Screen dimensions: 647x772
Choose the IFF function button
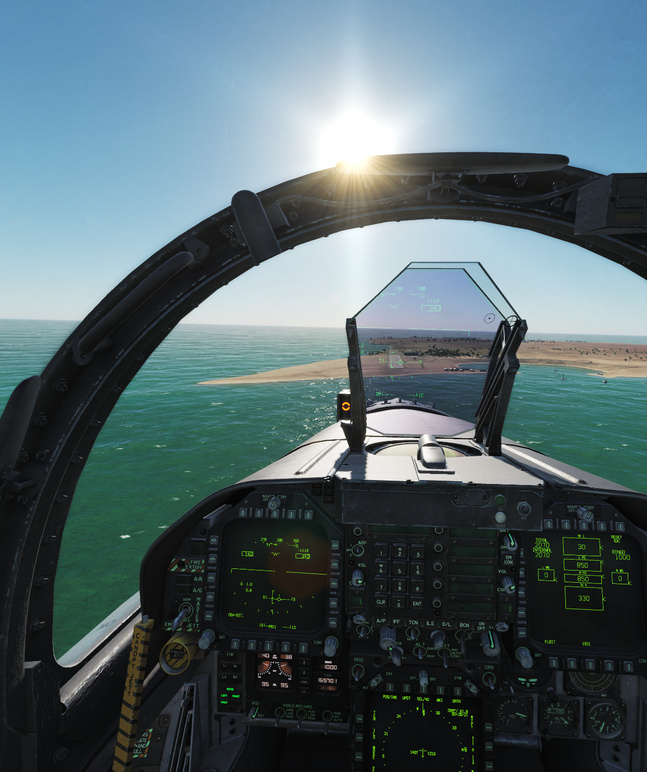pos(396,623)
